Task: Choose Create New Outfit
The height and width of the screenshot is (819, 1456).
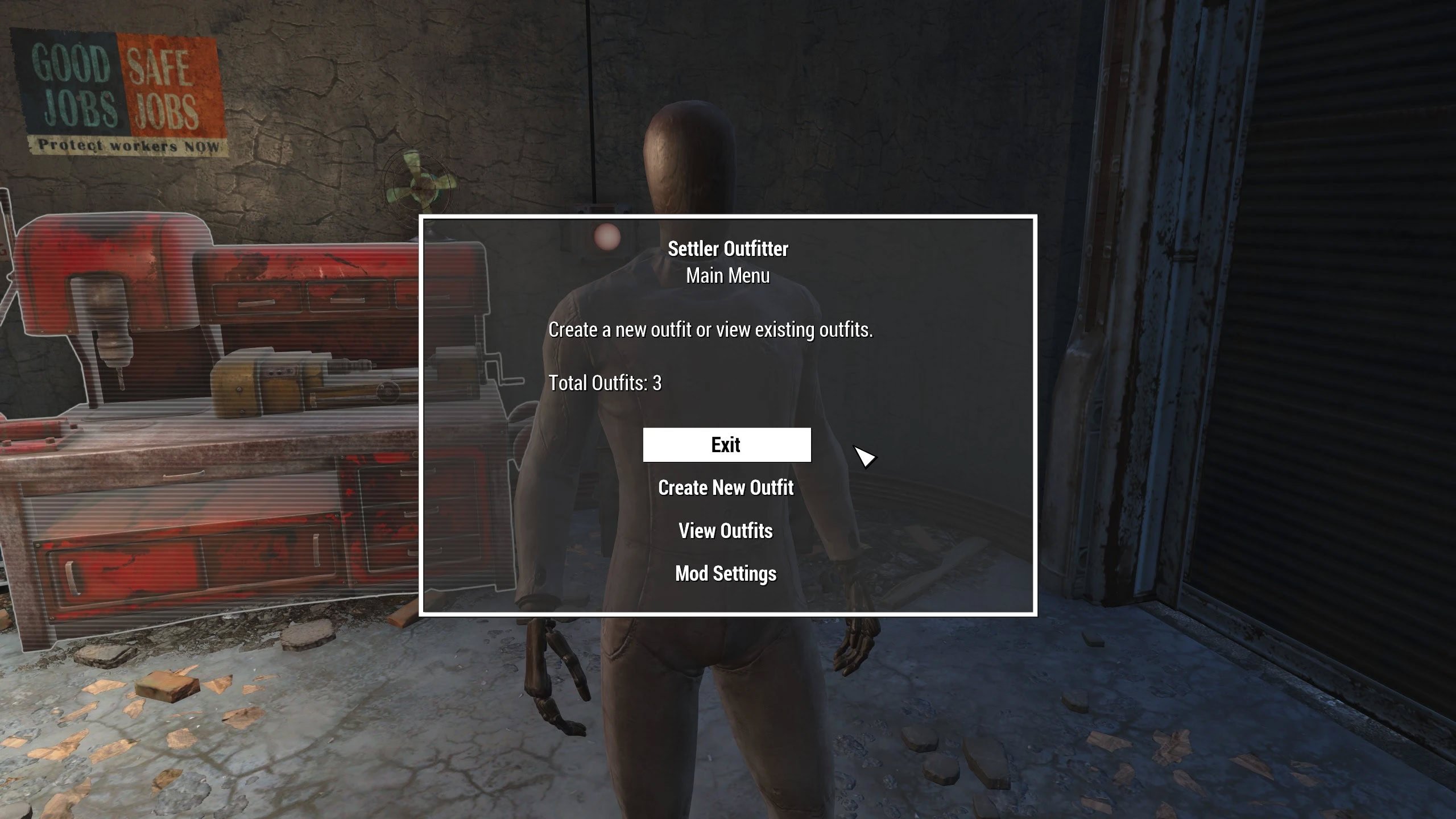Action: click(x=726, y=488)
